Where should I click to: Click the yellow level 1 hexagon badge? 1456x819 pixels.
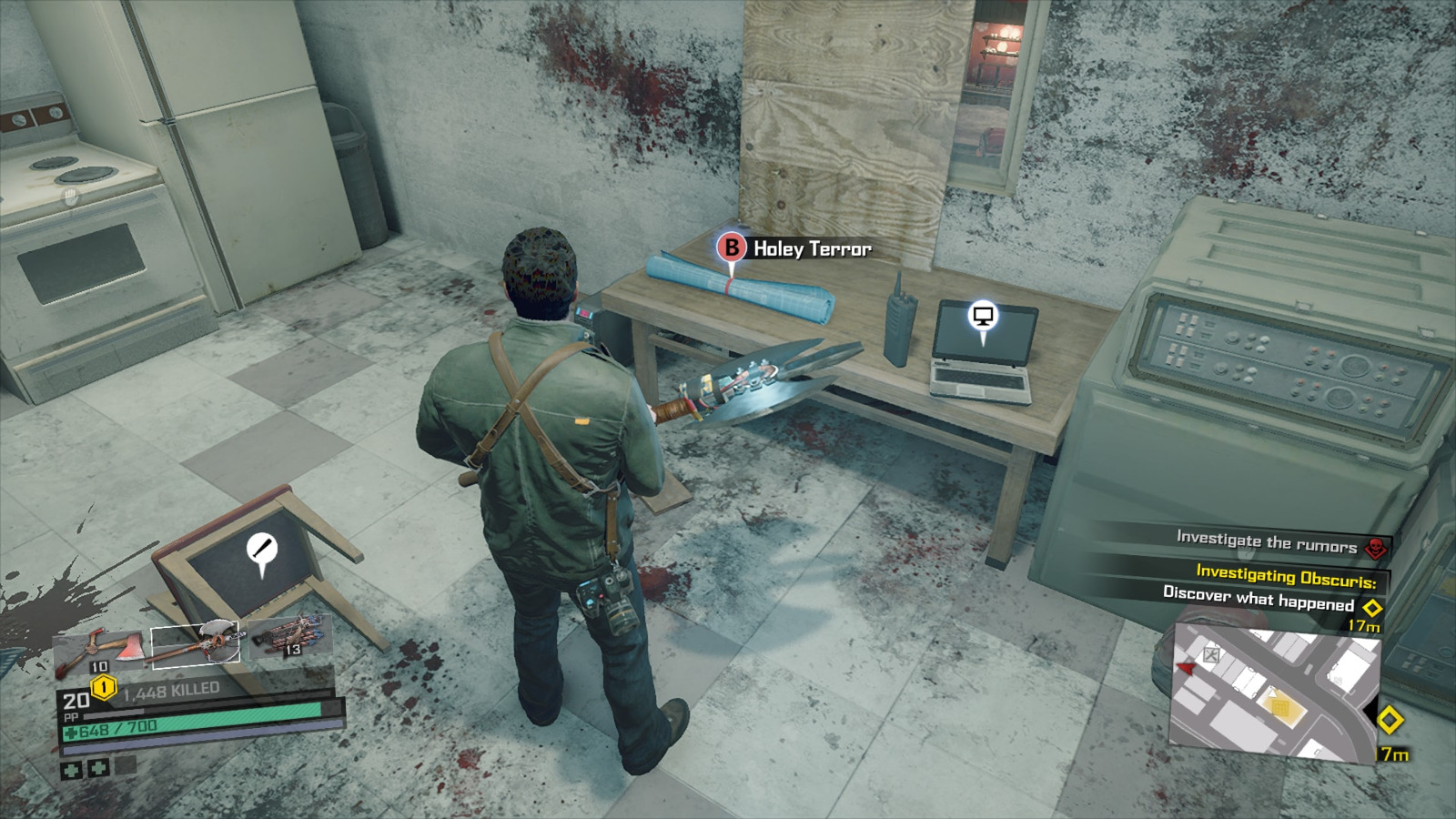tap(103, 687)
